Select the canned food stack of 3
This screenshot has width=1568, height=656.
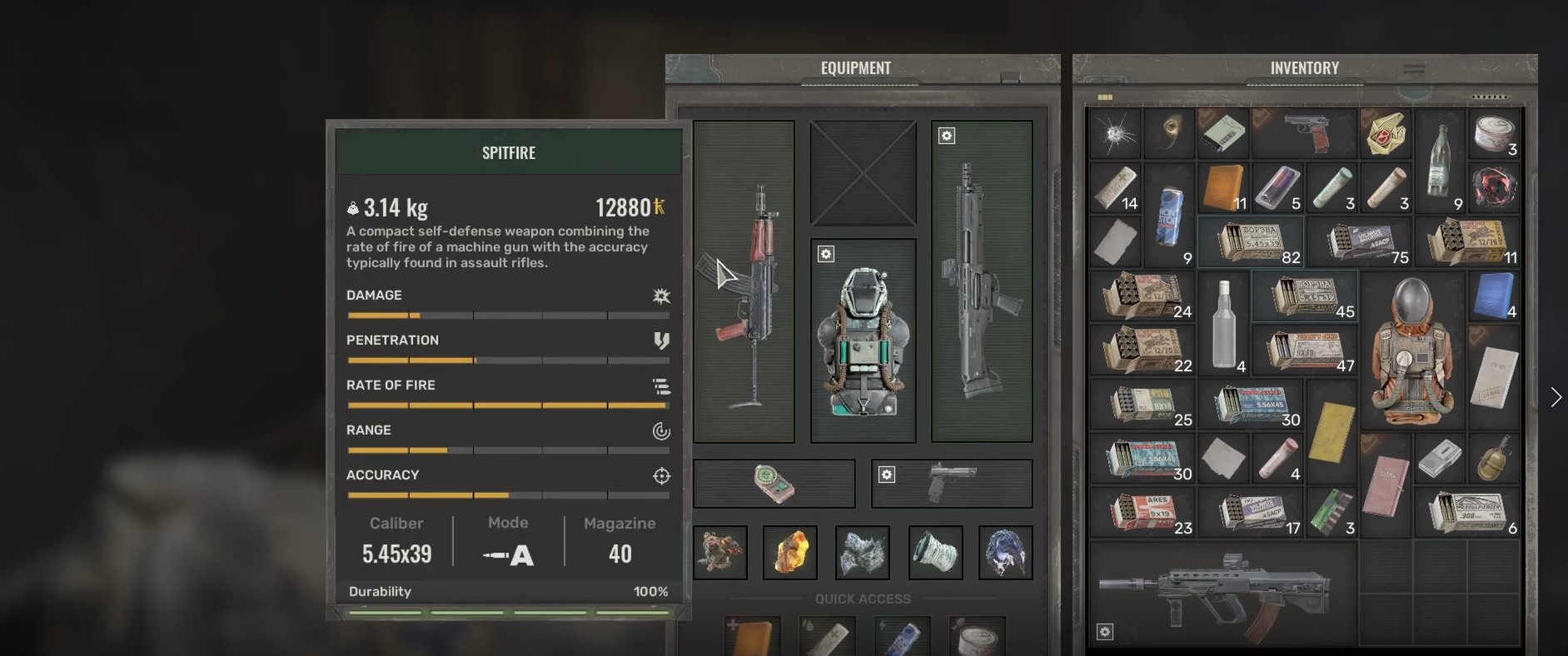click(1495, 133)
